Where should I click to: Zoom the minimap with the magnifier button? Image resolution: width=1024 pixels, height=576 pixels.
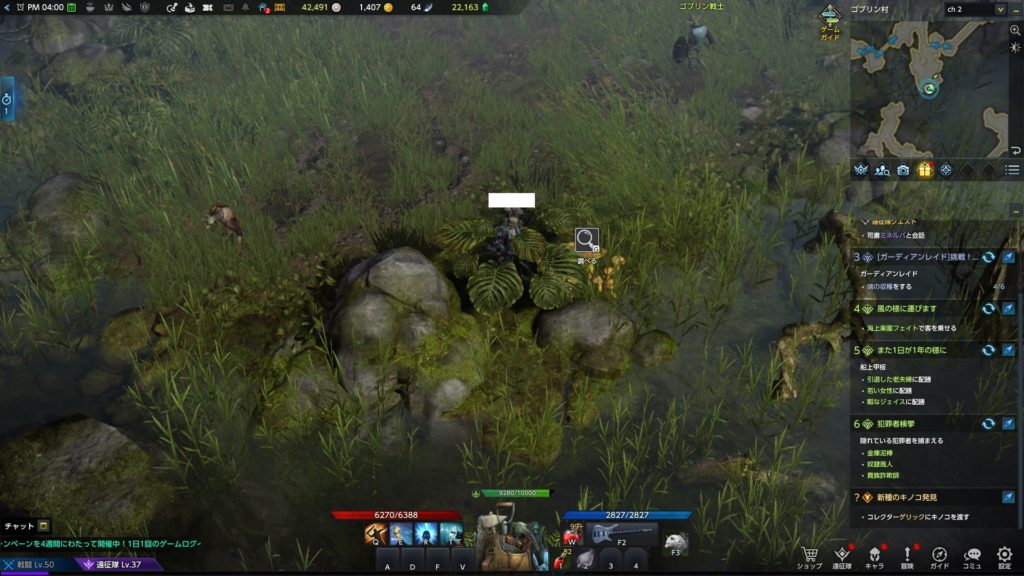pyautogui.click(x=1015, y=31)
